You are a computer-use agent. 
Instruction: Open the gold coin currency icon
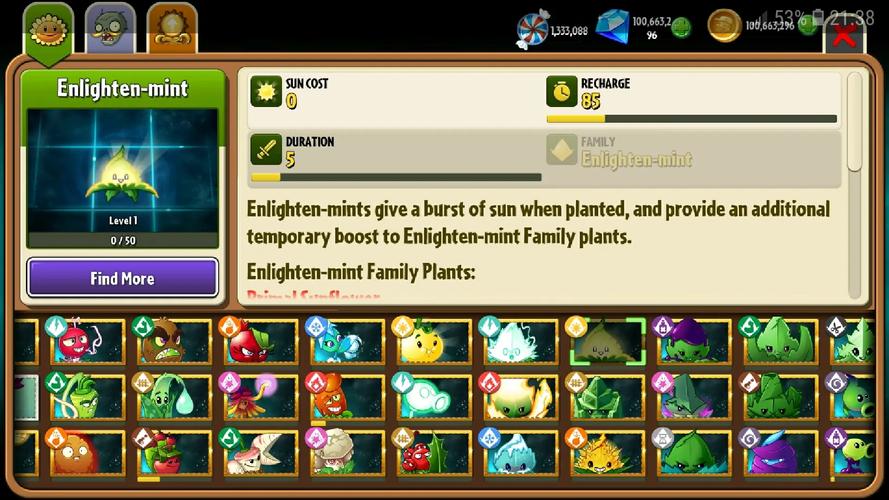point(724,26)
